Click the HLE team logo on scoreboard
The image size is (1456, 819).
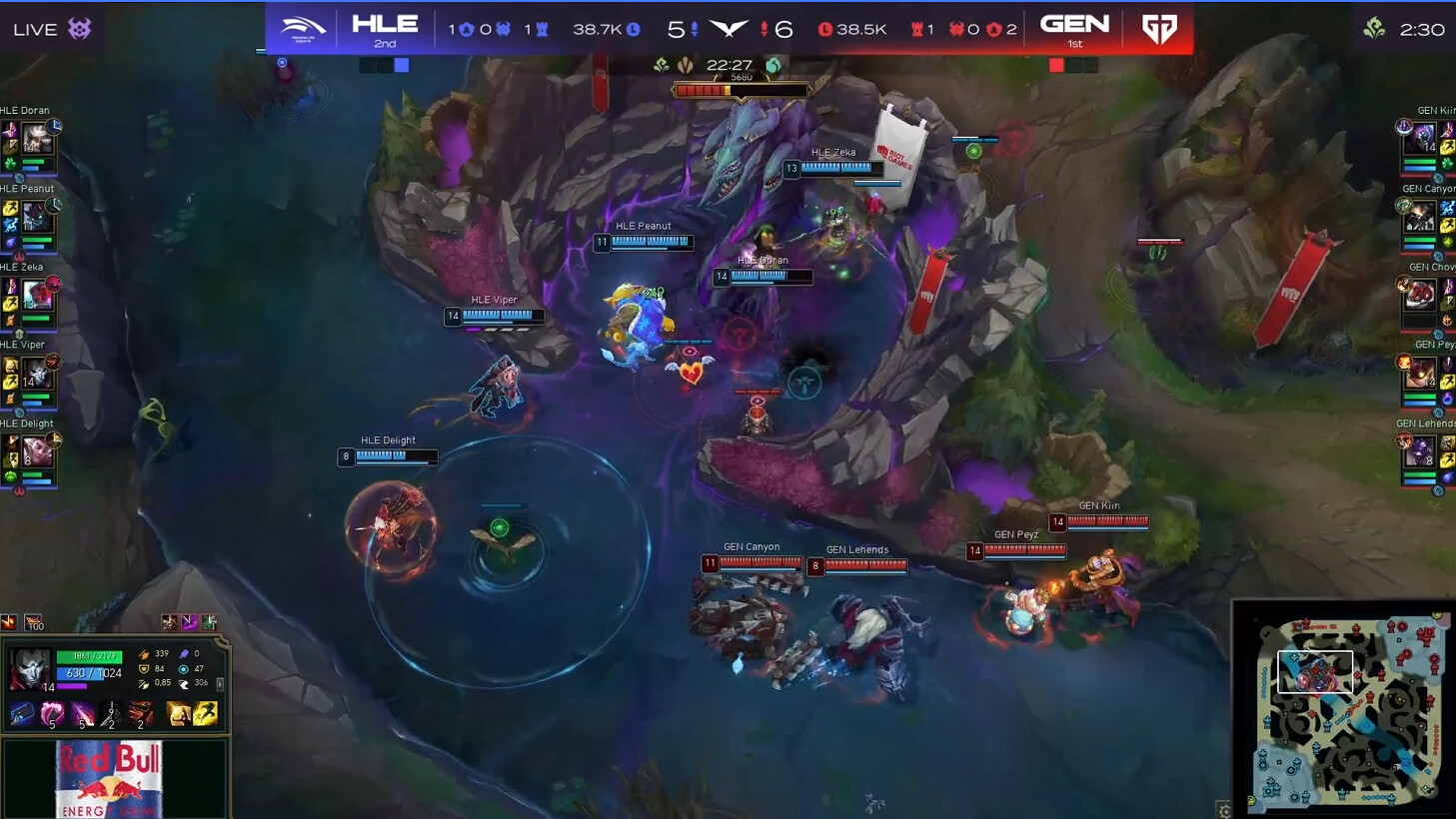click(302, 29)
